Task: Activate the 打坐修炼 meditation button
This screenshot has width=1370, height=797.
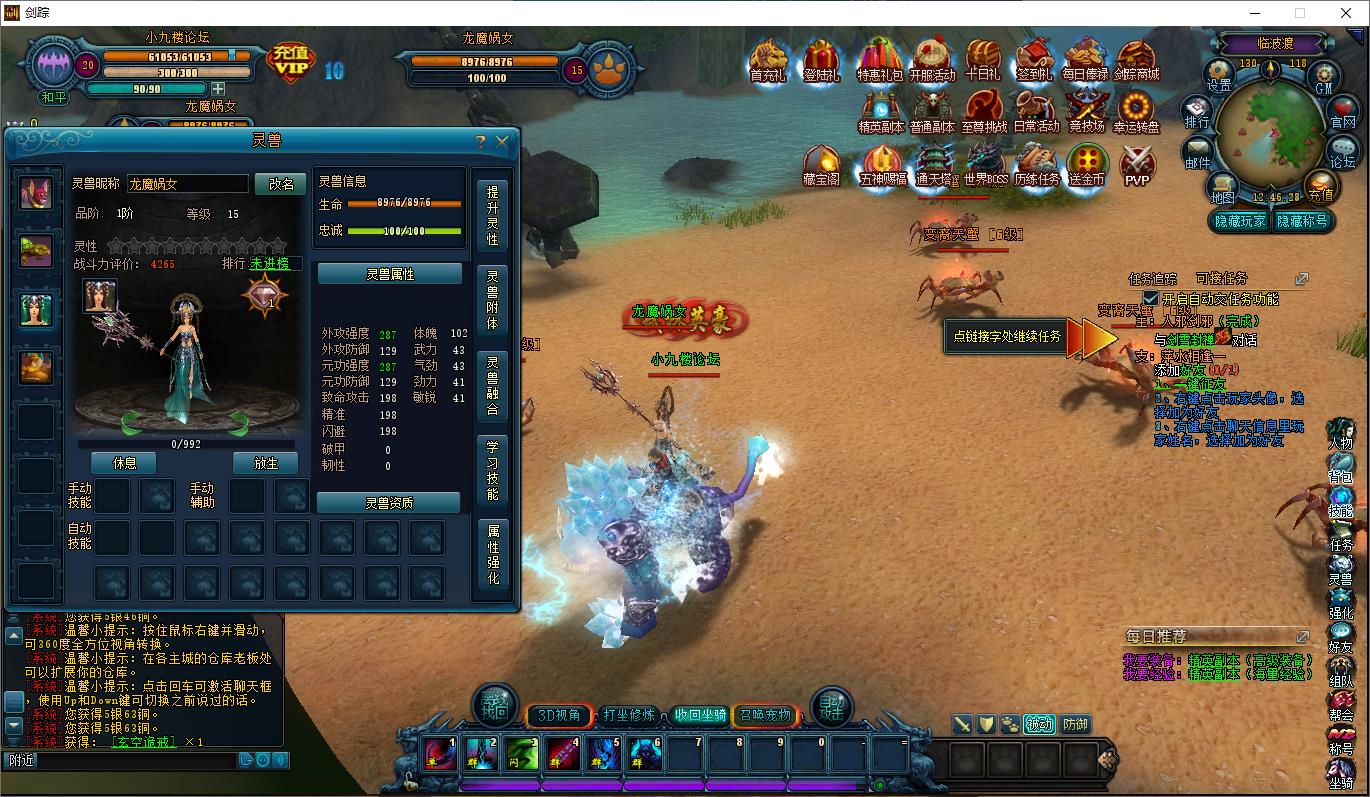Action: (629, 715)
